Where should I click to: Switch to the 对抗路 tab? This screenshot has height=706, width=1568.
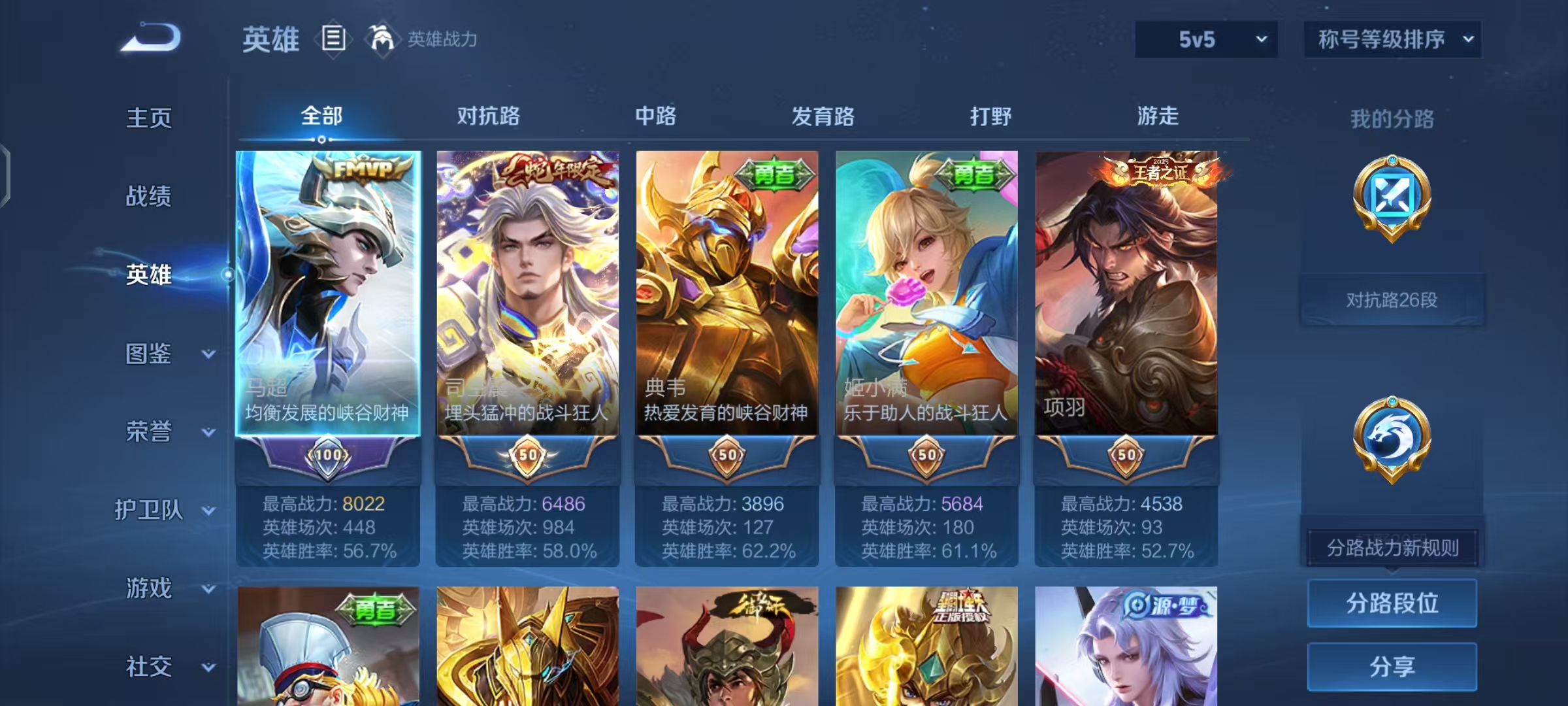coord(489,116)
